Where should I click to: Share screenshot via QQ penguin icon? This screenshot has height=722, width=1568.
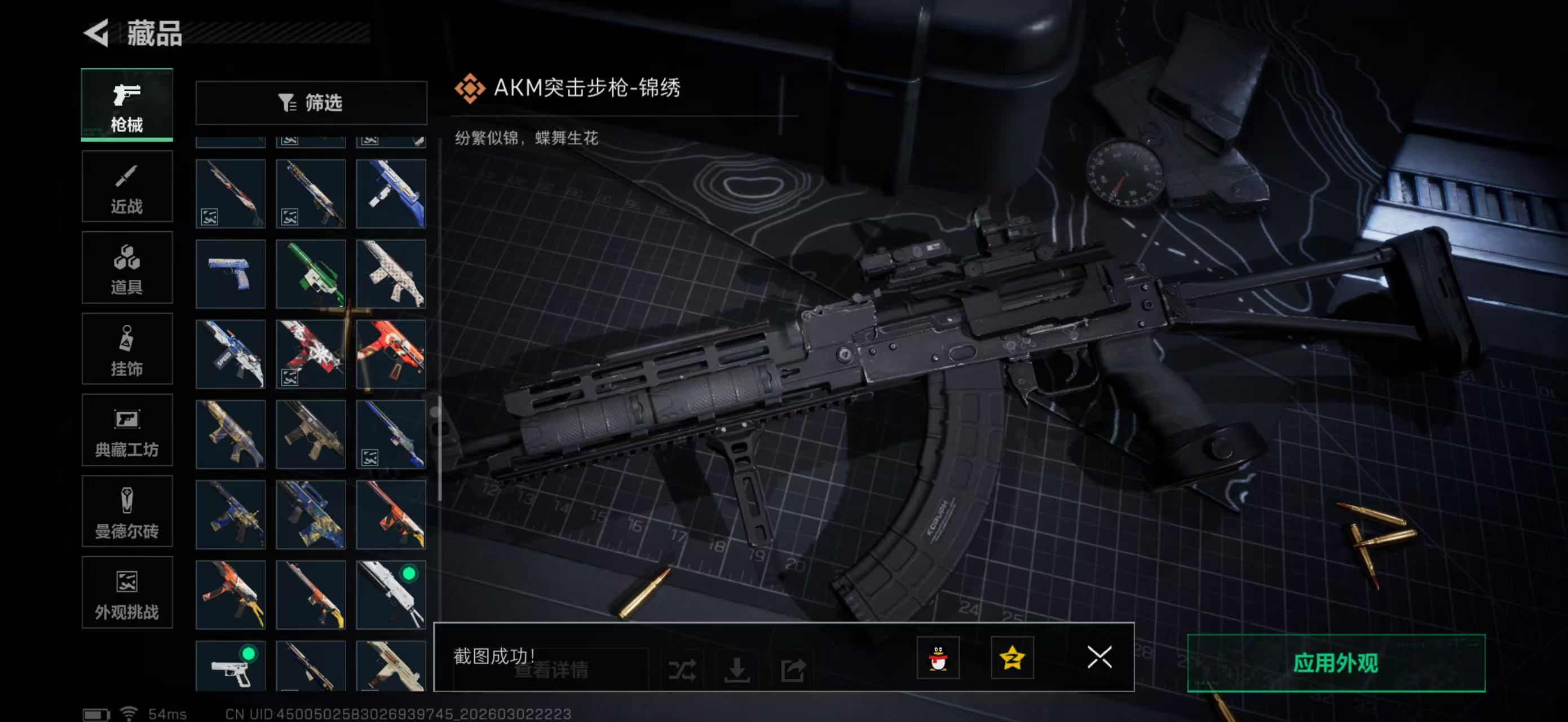(939, 658)
